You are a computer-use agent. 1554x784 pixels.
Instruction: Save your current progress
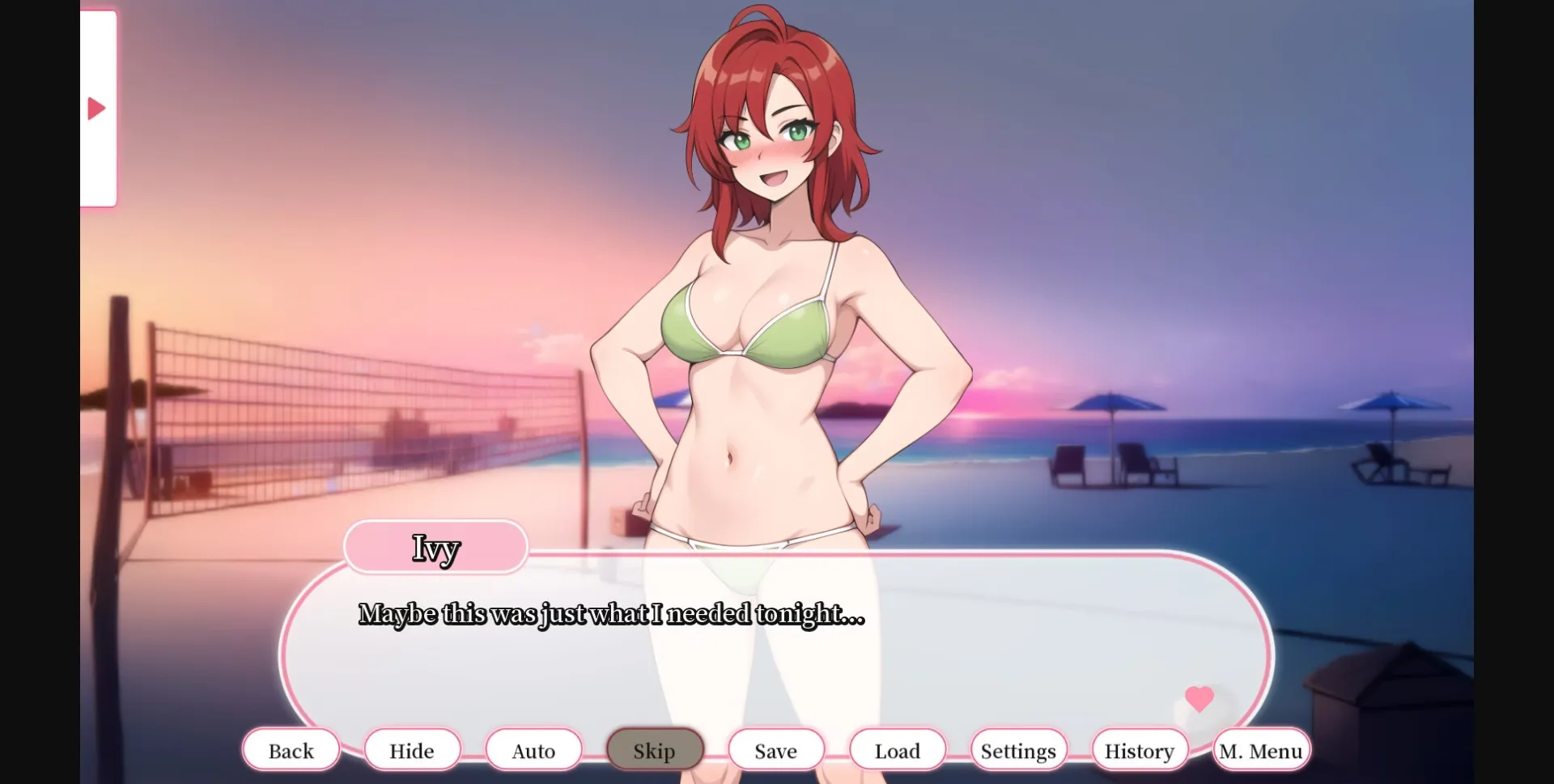pyautogui.click(x=775, y=749)
